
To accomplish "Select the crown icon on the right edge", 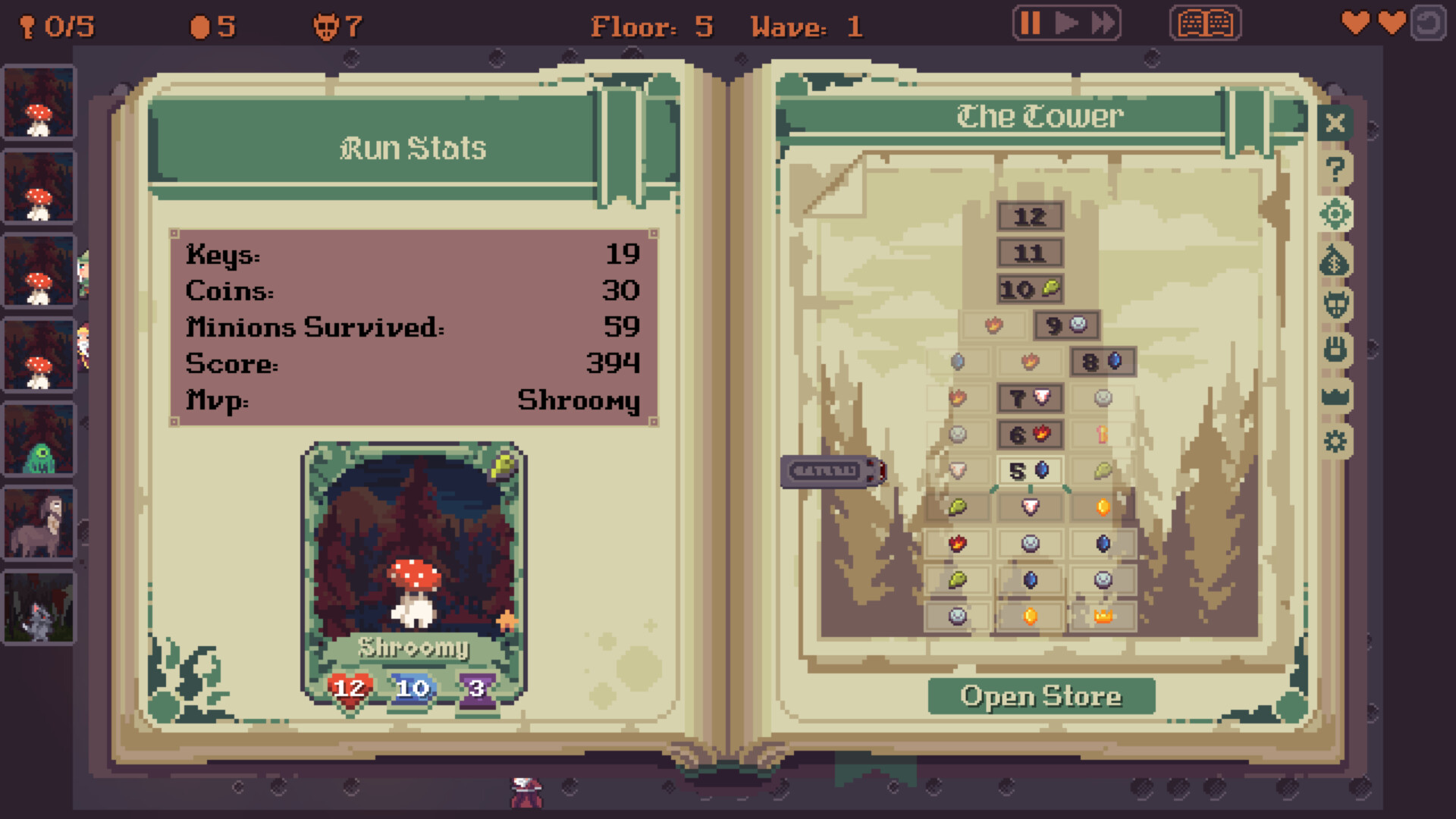I will pyautogui.click(x=1335, y=394).
